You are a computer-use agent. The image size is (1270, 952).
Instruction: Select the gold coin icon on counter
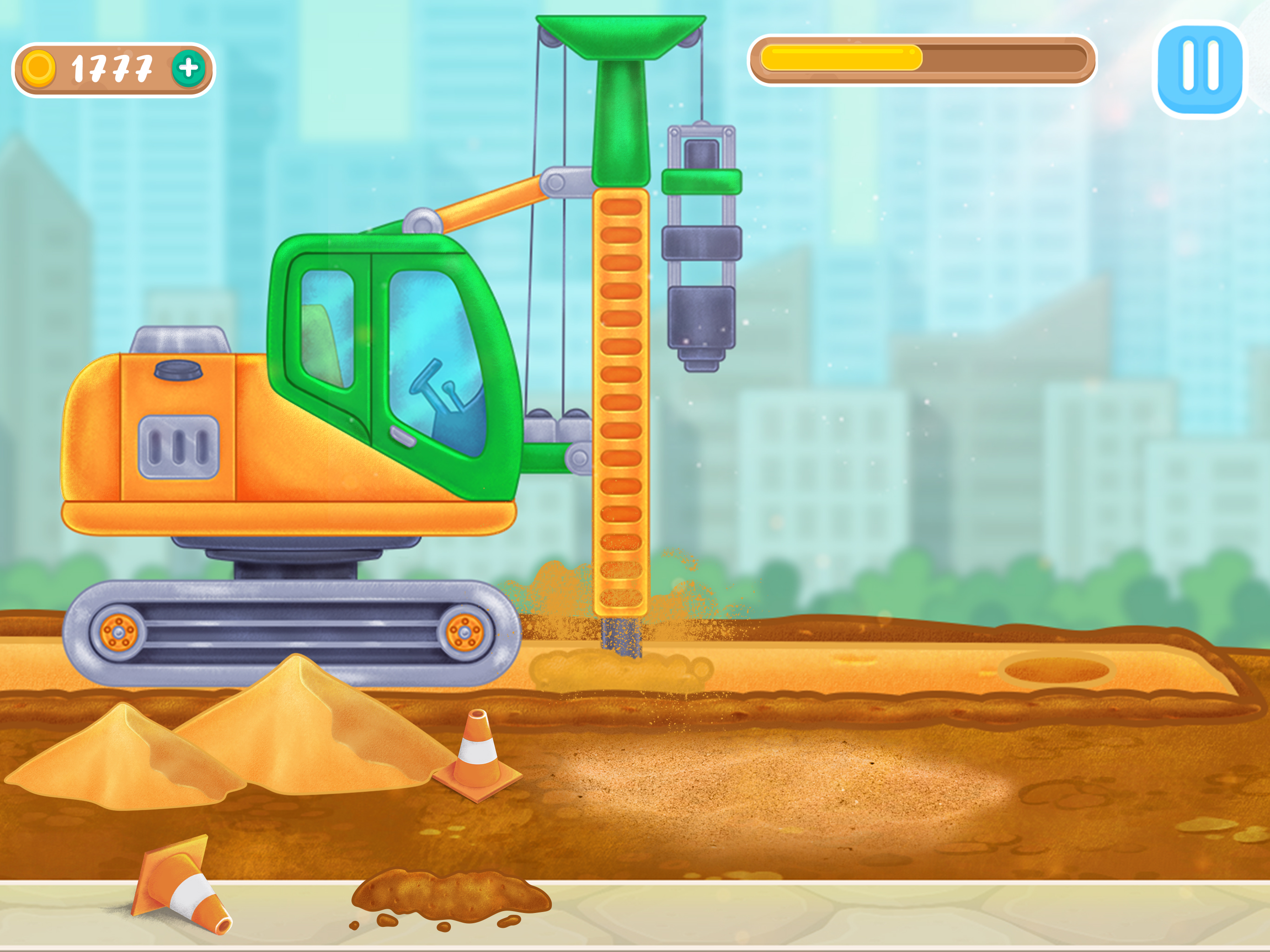click(39, 68)
